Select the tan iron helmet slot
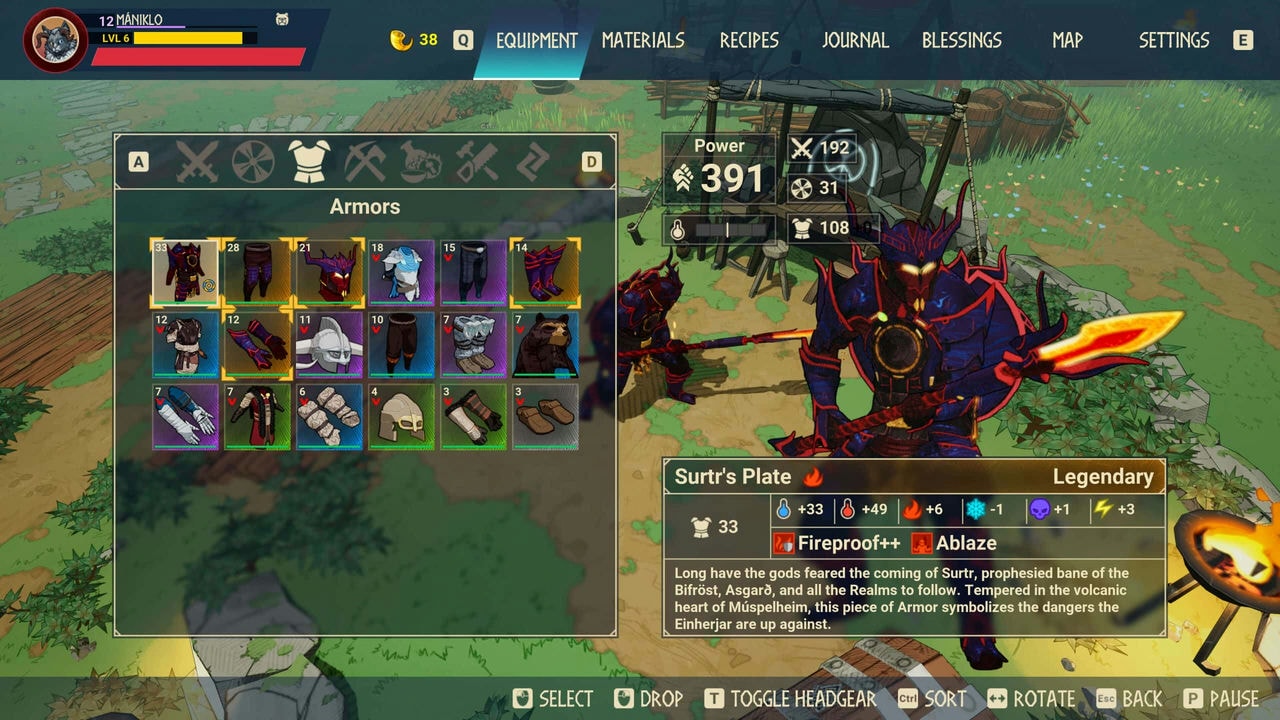The height and width of the screenshot is (720, 1280). [401, 416]
